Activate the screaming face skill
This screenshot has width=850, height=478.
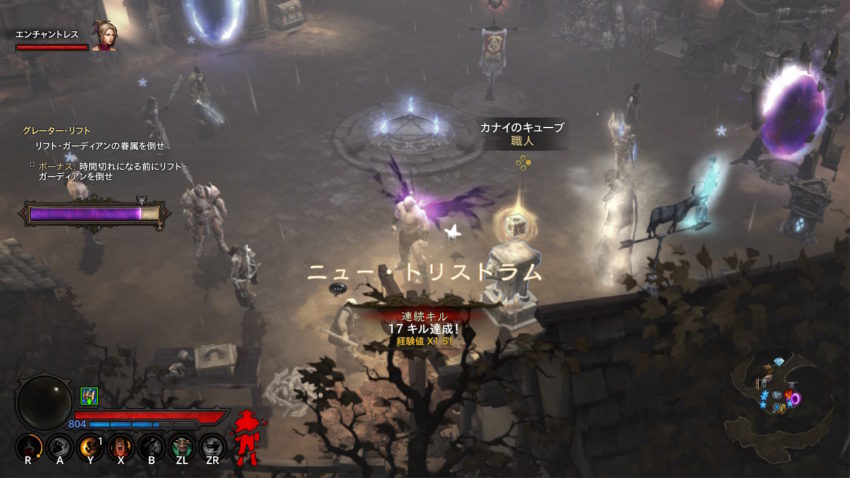121,447
